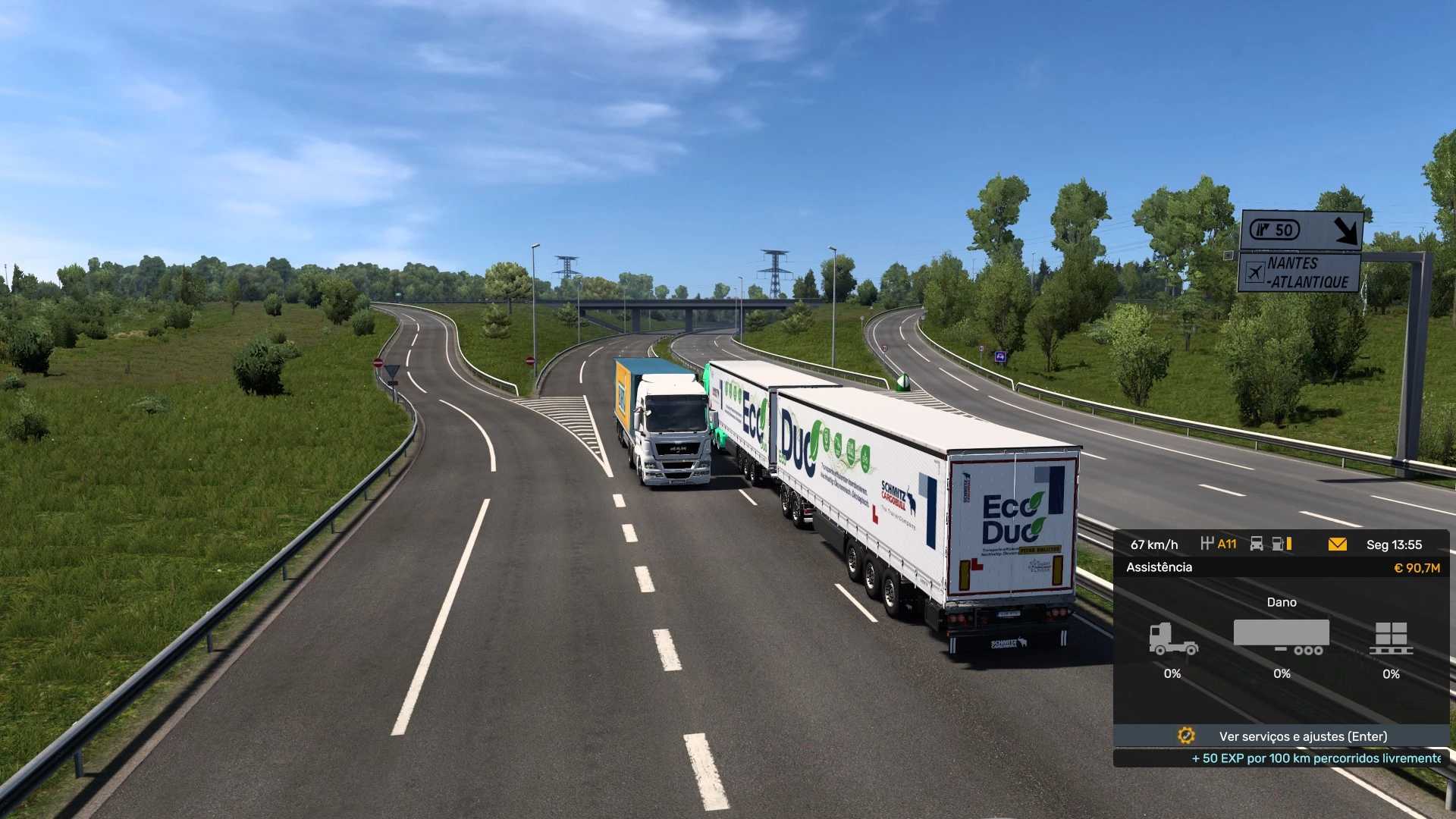Select the cargo pallet damage icon
The height and width of the screenshot is (819, 1456).
[x=1391, y=638]
